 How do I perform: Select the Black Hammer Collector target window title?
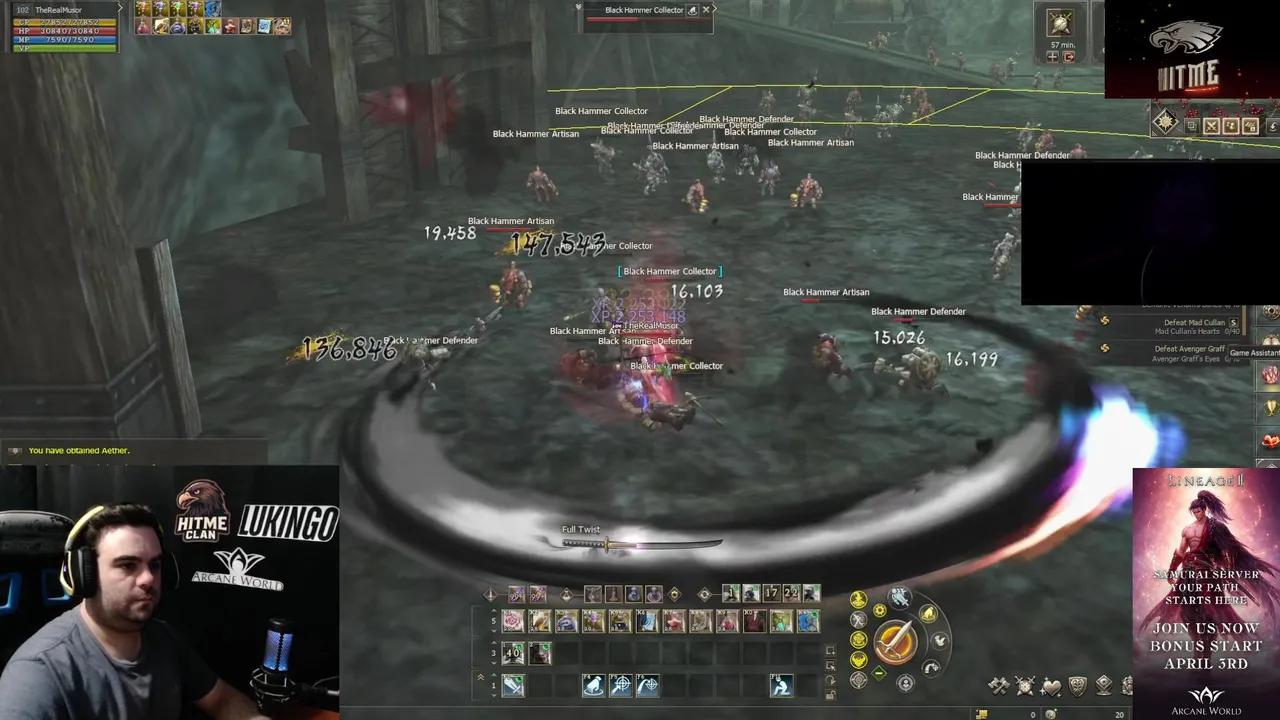point(643,9)
